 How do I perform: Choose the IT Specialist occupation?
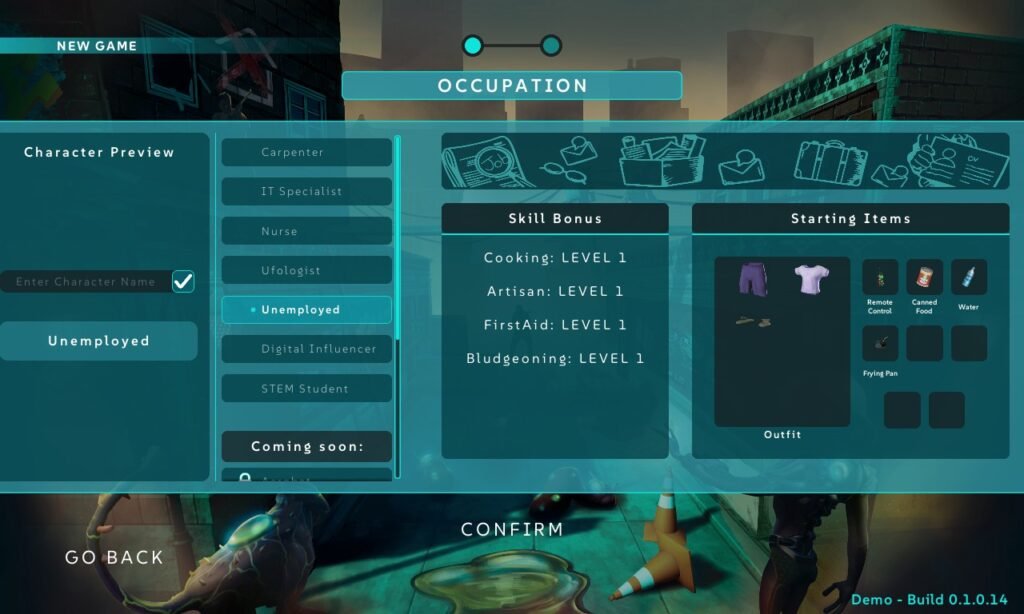click(306, 191)
